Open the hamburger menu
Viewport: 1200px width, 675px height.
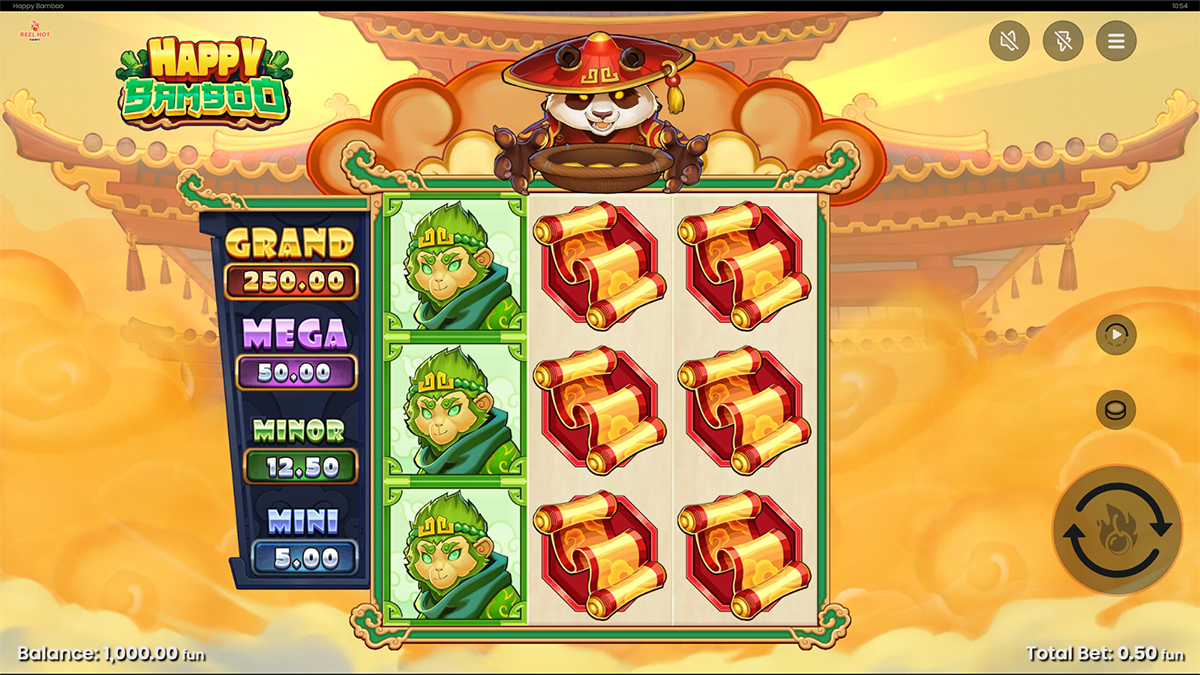pyautogui.click(x=1116, y=41)
